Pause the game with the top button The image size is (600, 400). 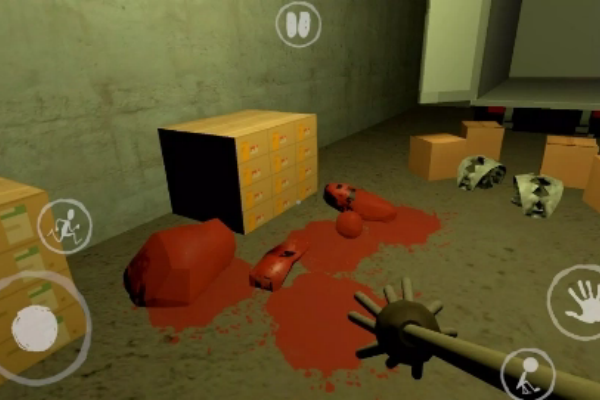[298, 23]
